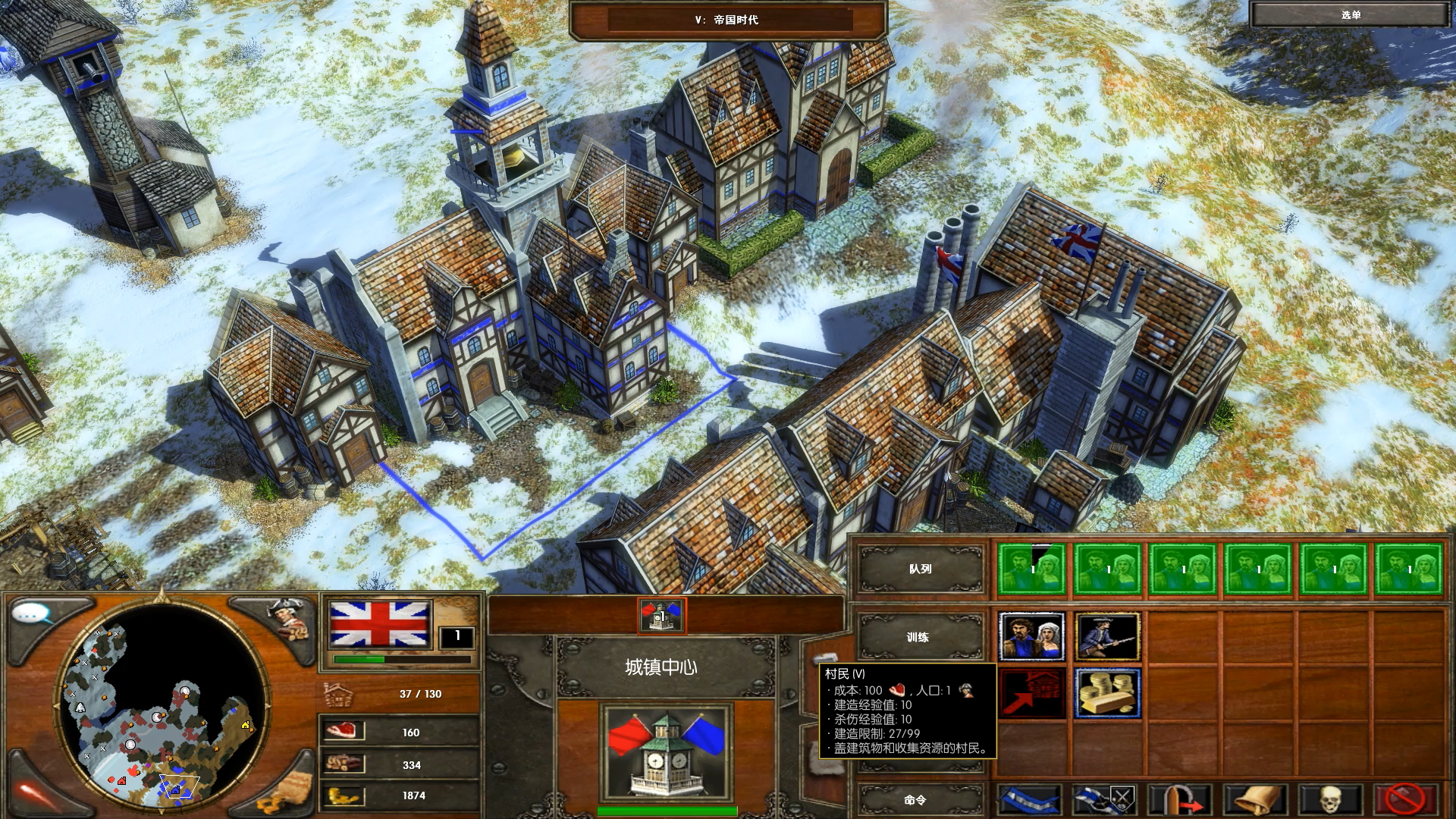Open the British home city flag
Screen dimensions: 1456x819
coord(379,624)
